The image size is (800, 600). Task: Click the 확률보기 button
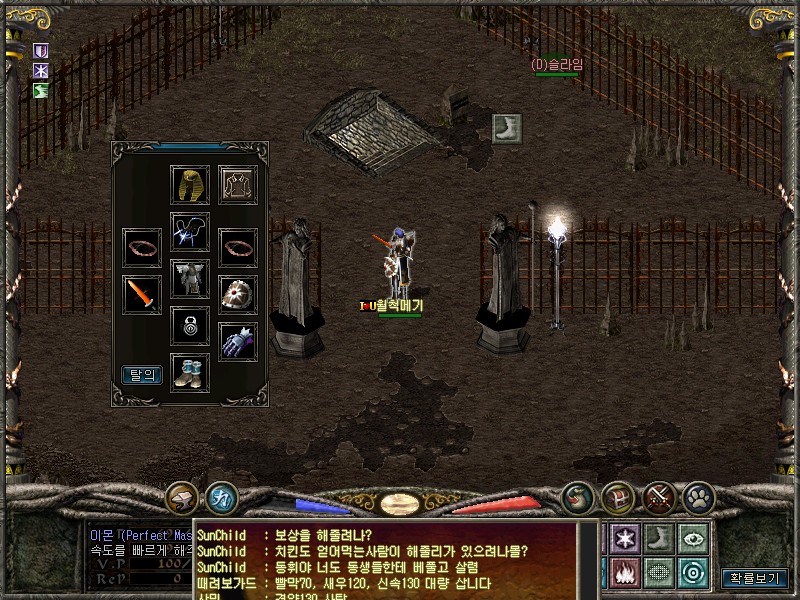(x=755, y=578)
